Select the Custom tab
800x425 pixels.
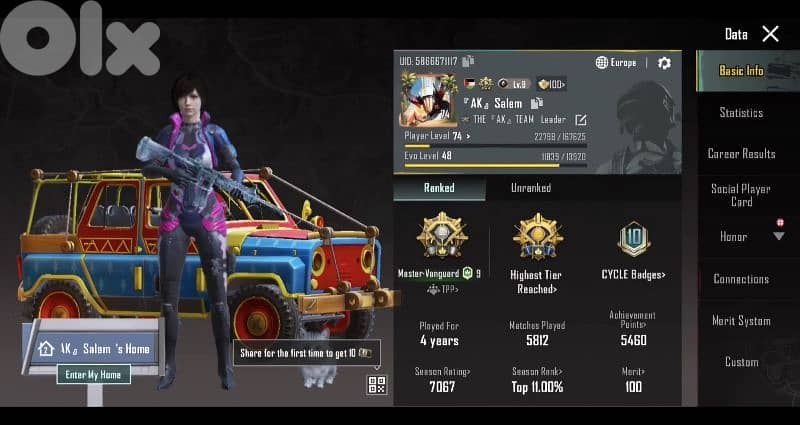[x=741, y=362]
